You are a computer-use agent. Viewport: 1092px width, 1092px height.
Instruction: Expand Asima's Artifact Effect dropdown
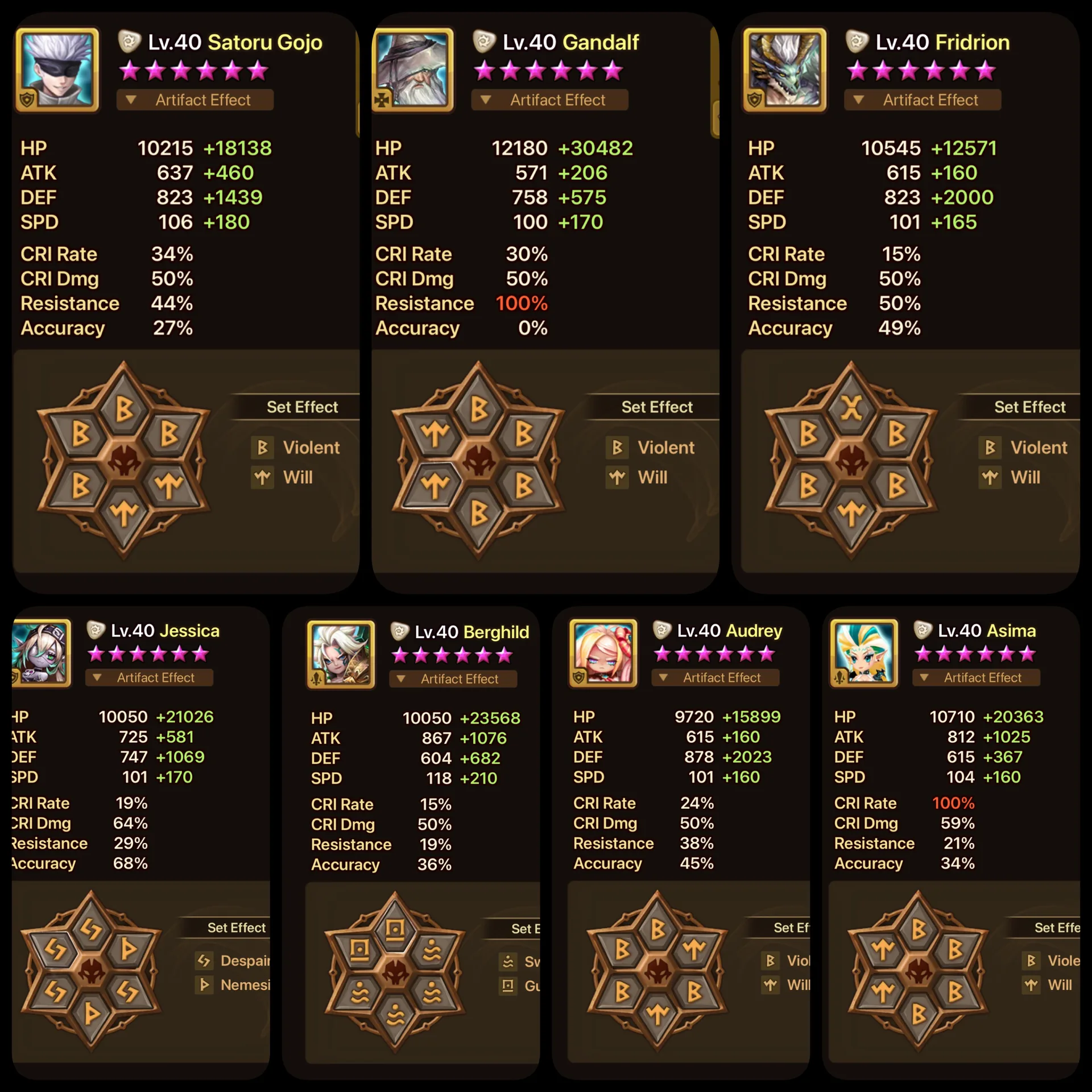[x=976, y=677]
